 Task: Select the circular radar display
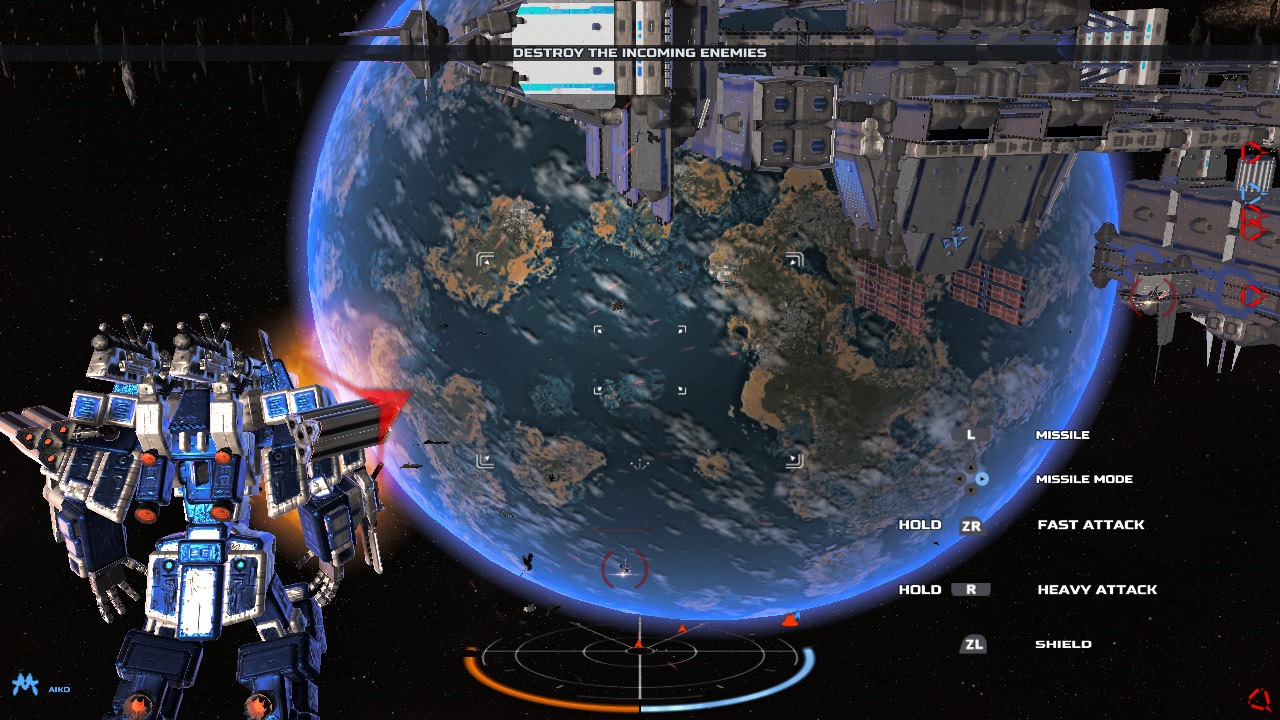point(639,654)
